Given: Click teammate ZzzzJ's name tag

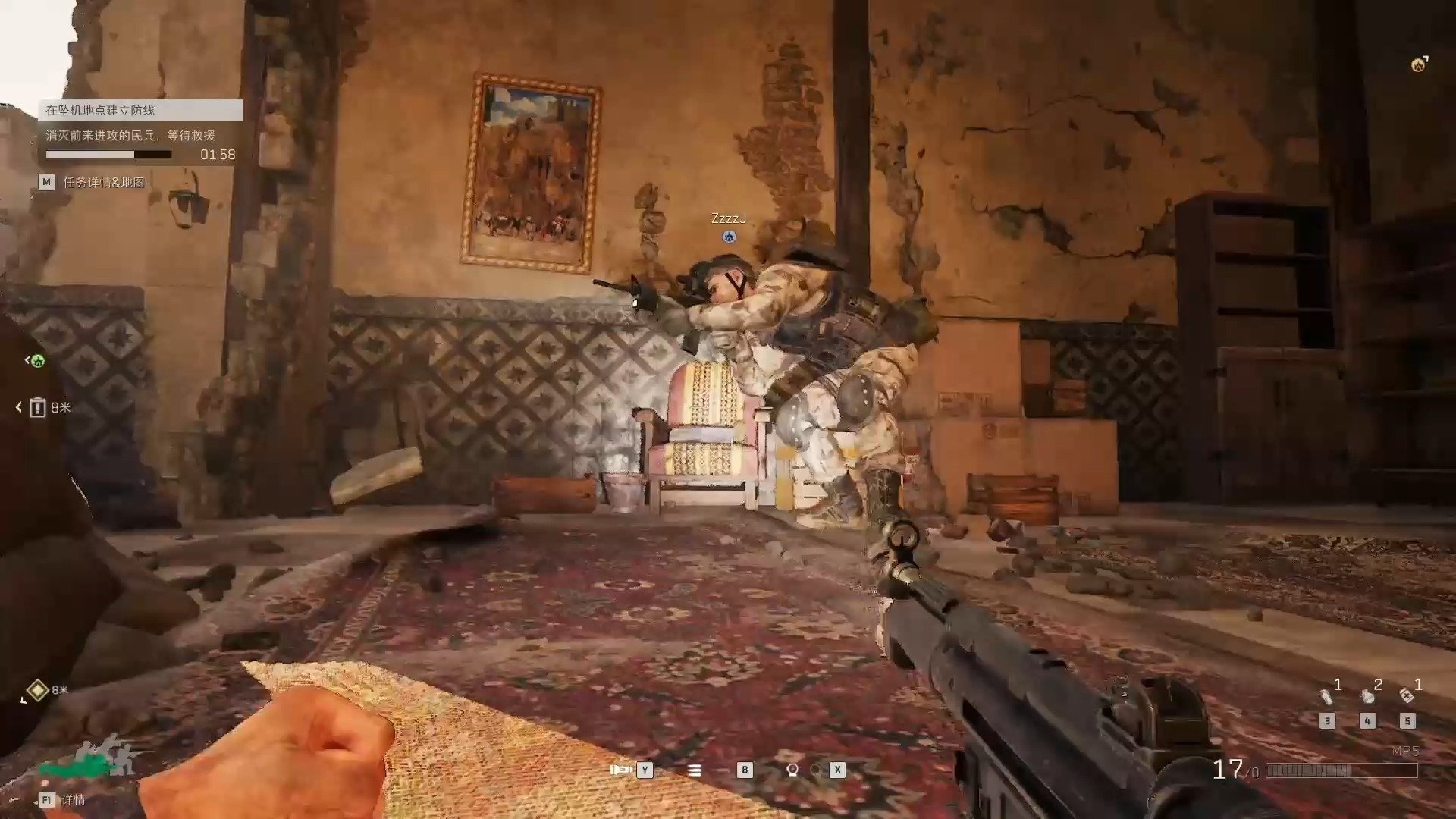Looking at the screenshot, I should [729, 219].
